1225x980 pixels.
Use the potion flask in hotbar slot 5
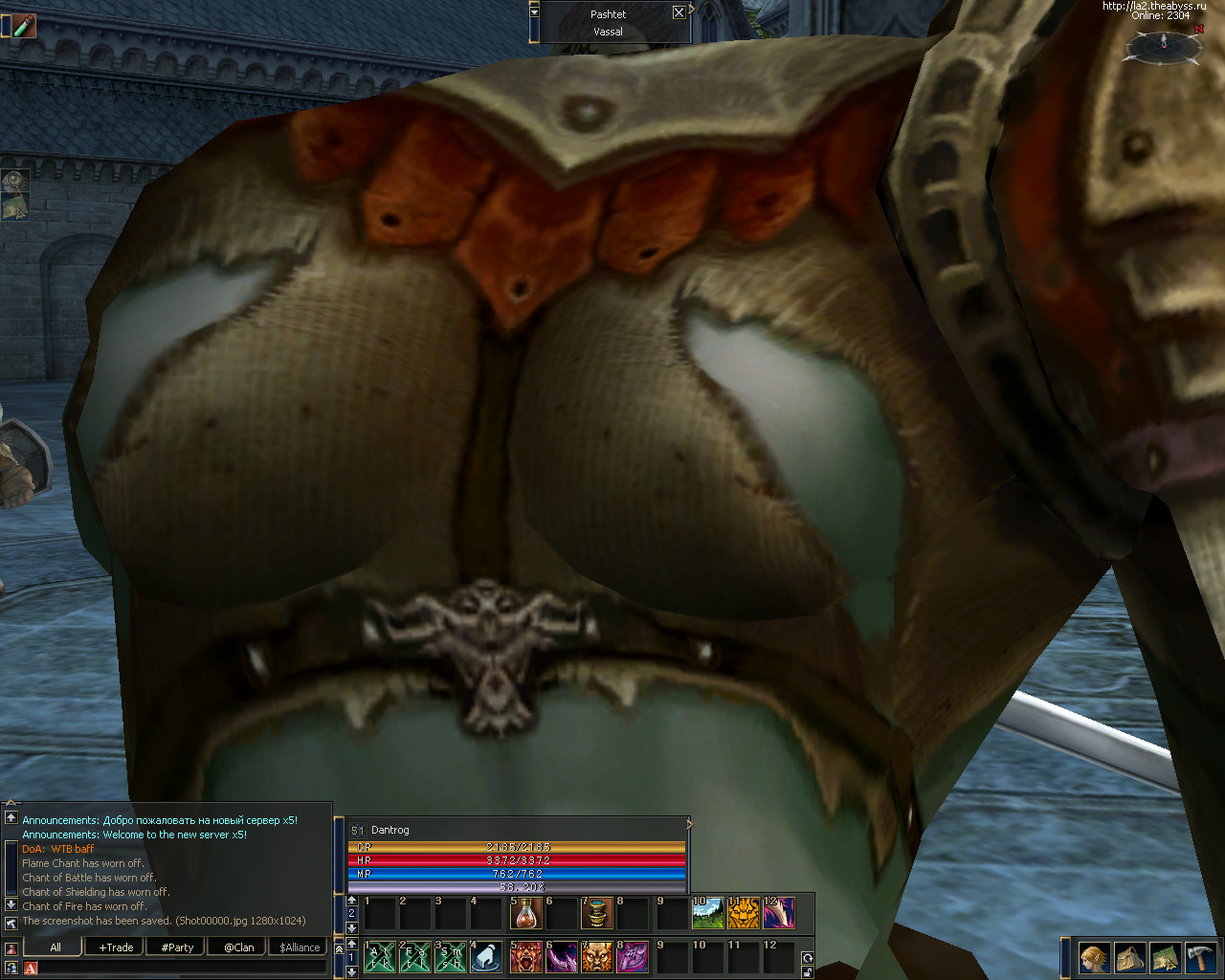525,913
